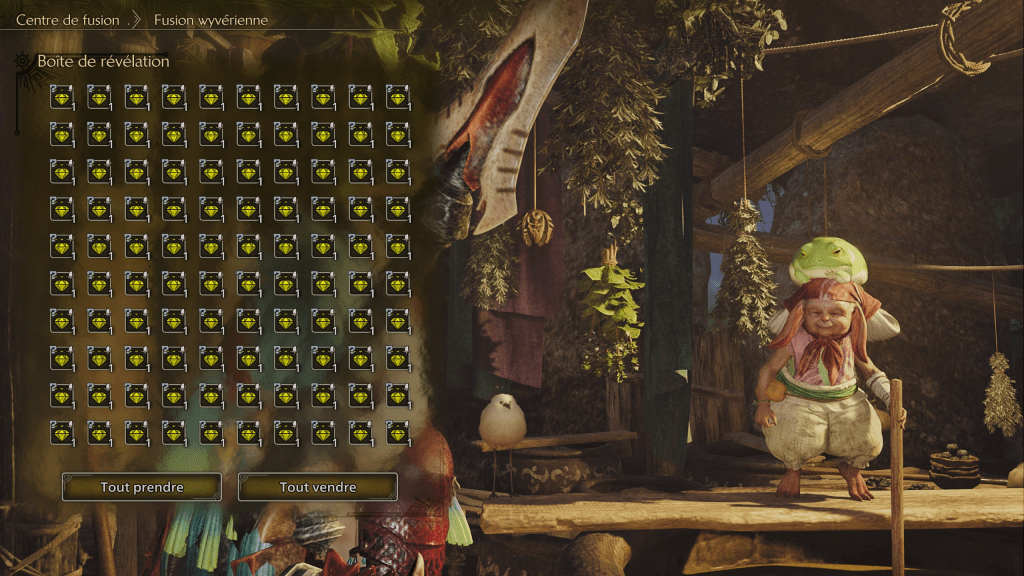Viewport: 1024px width, 576px height.
Task: Take all items with Tout prendre
Action: 142,487
